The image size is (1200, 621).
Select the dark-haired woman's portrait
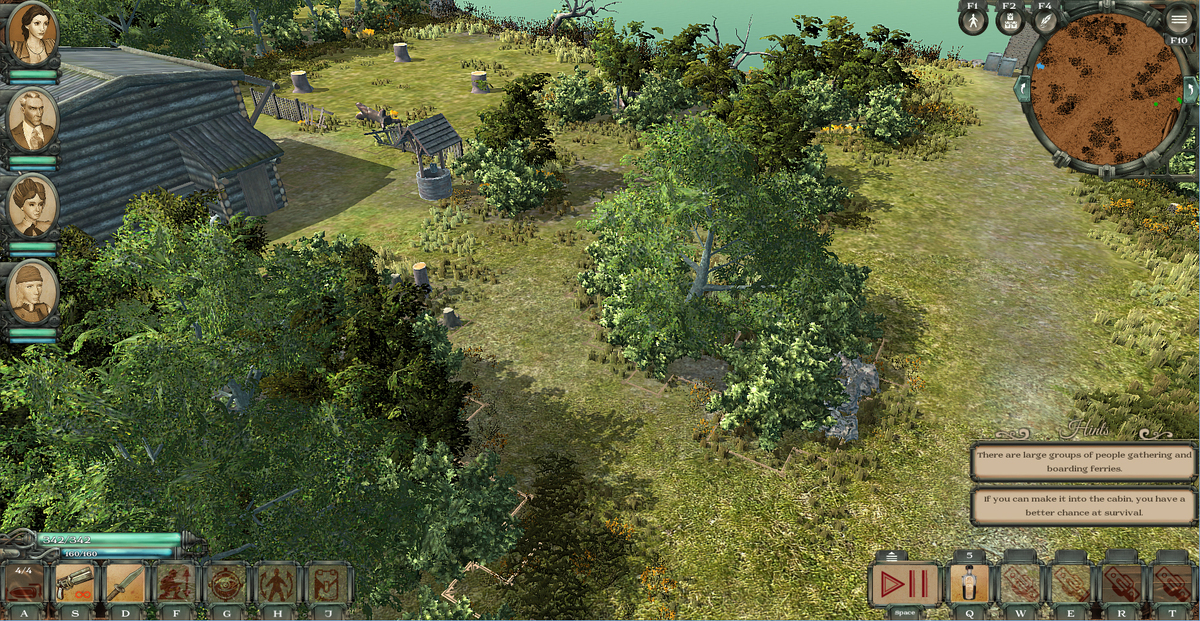32,32
